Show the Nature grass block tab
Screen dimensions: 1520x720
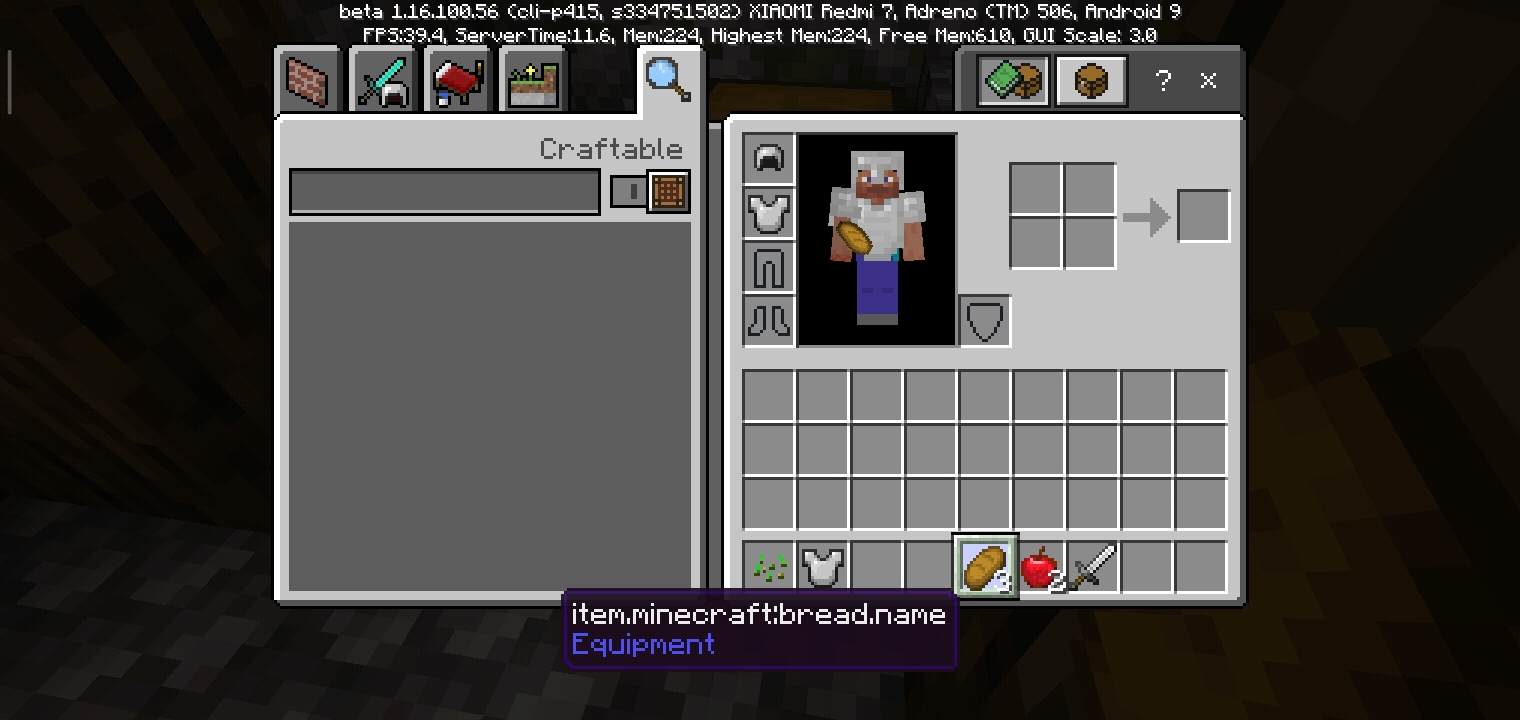tap(534, 80)
